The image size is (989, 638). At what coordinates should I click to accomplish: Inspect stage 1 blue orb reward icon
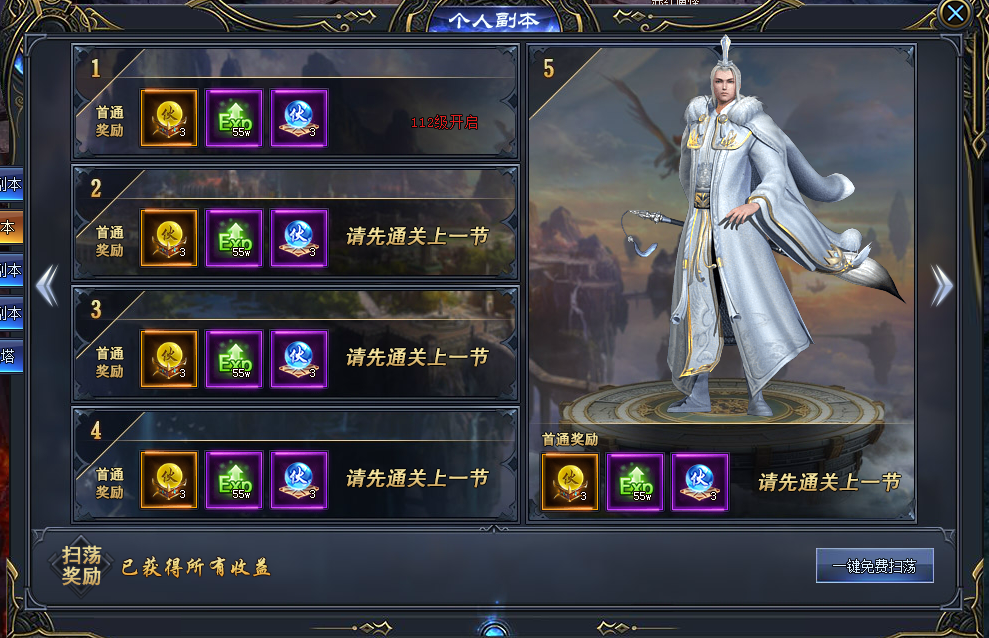pos(299,118)
